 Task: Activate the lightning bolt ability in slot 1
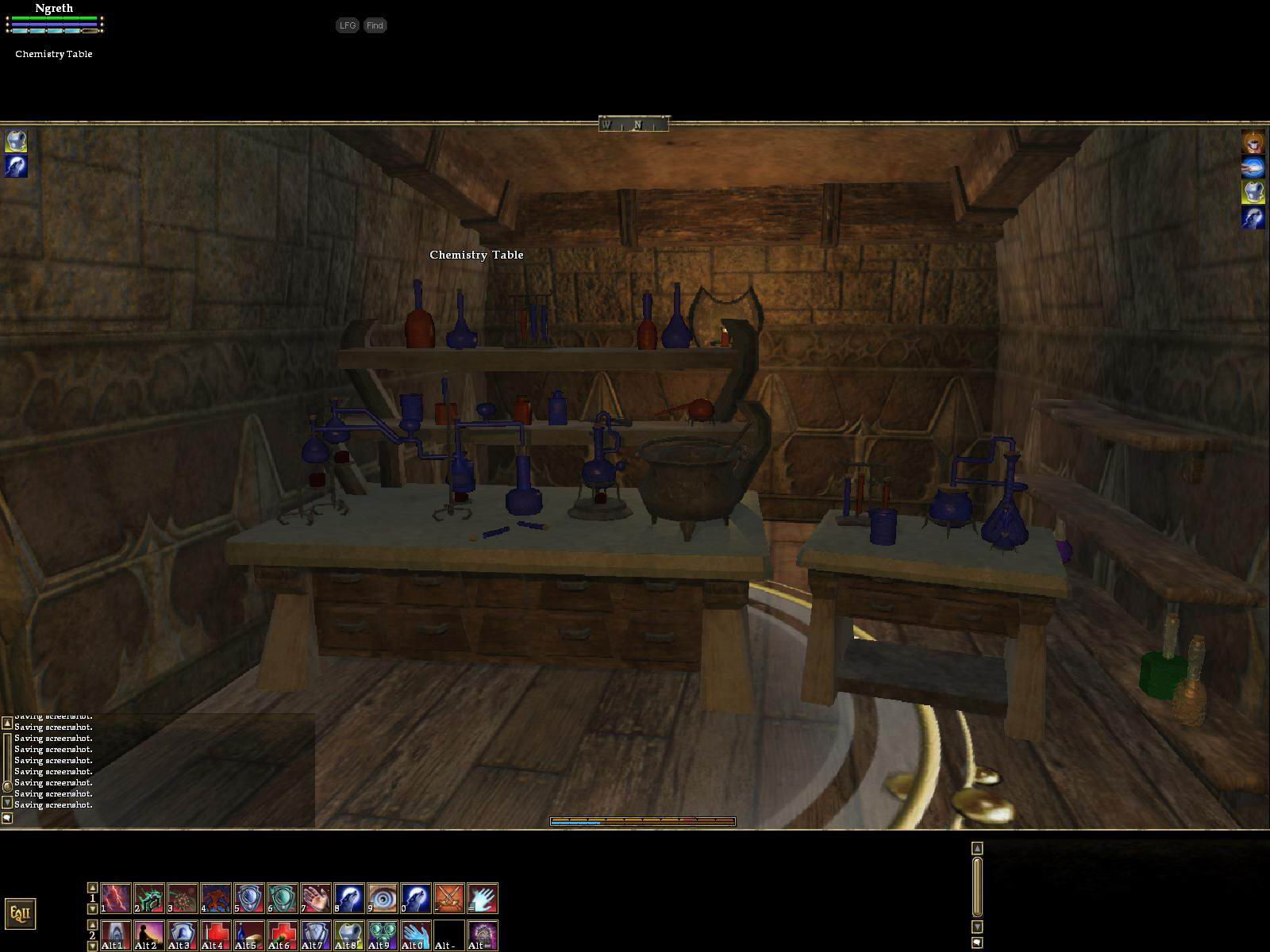tap(116, 898)
